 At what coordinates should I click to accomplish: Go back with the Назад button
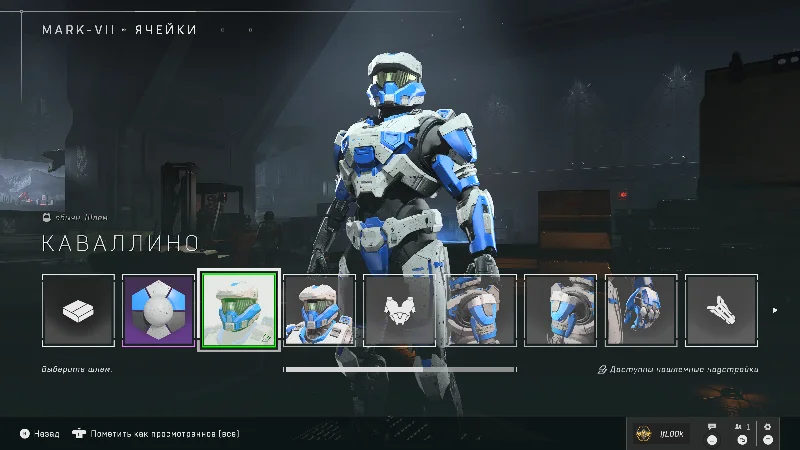pyautogui.click(x=40, y=434)
